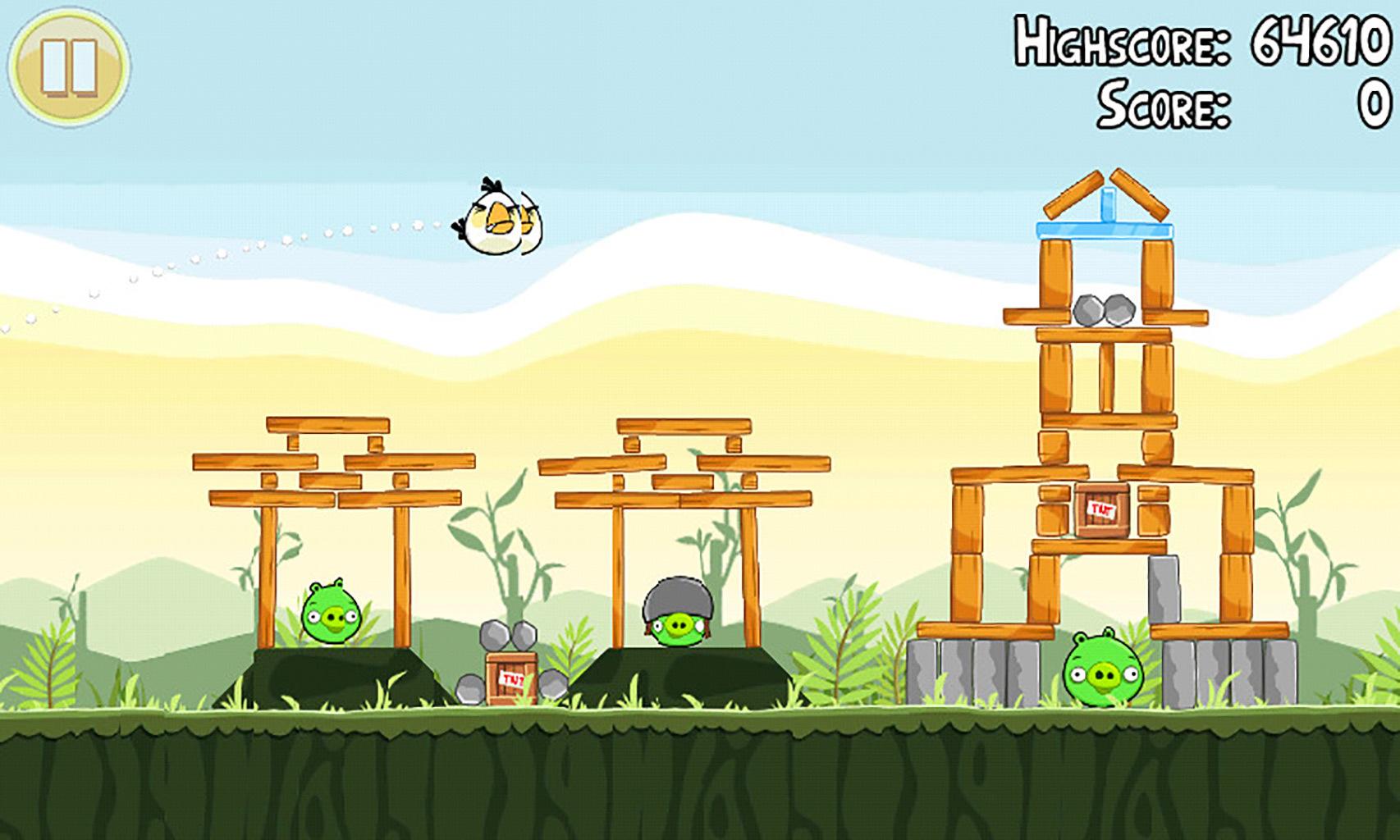Viewport: 1400px width, 840px height.
Task: Click the Score label
Action: point(1164,103)
